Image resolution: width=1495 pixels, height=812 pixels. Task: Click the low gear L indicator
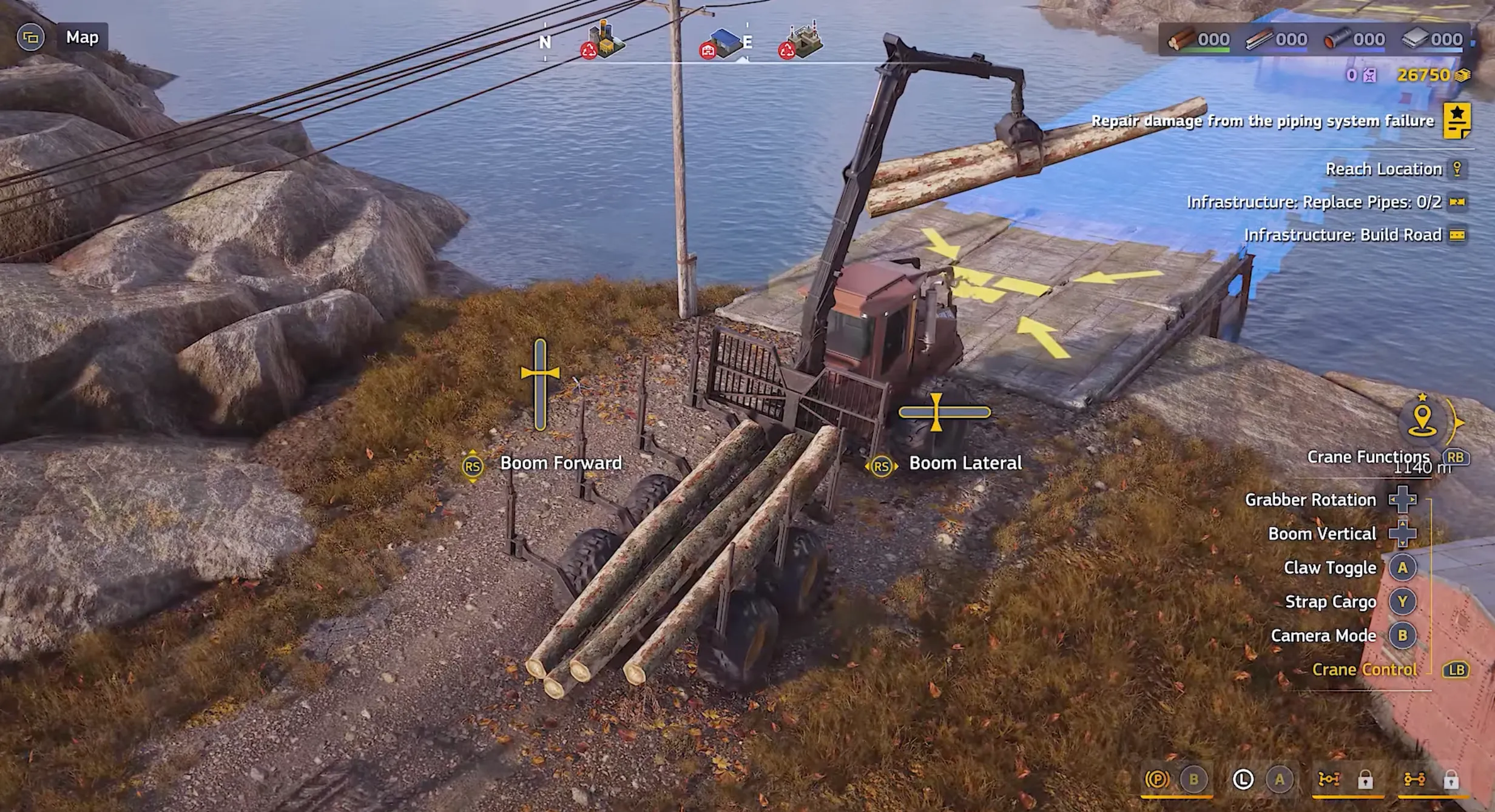tap(1243, 779)
